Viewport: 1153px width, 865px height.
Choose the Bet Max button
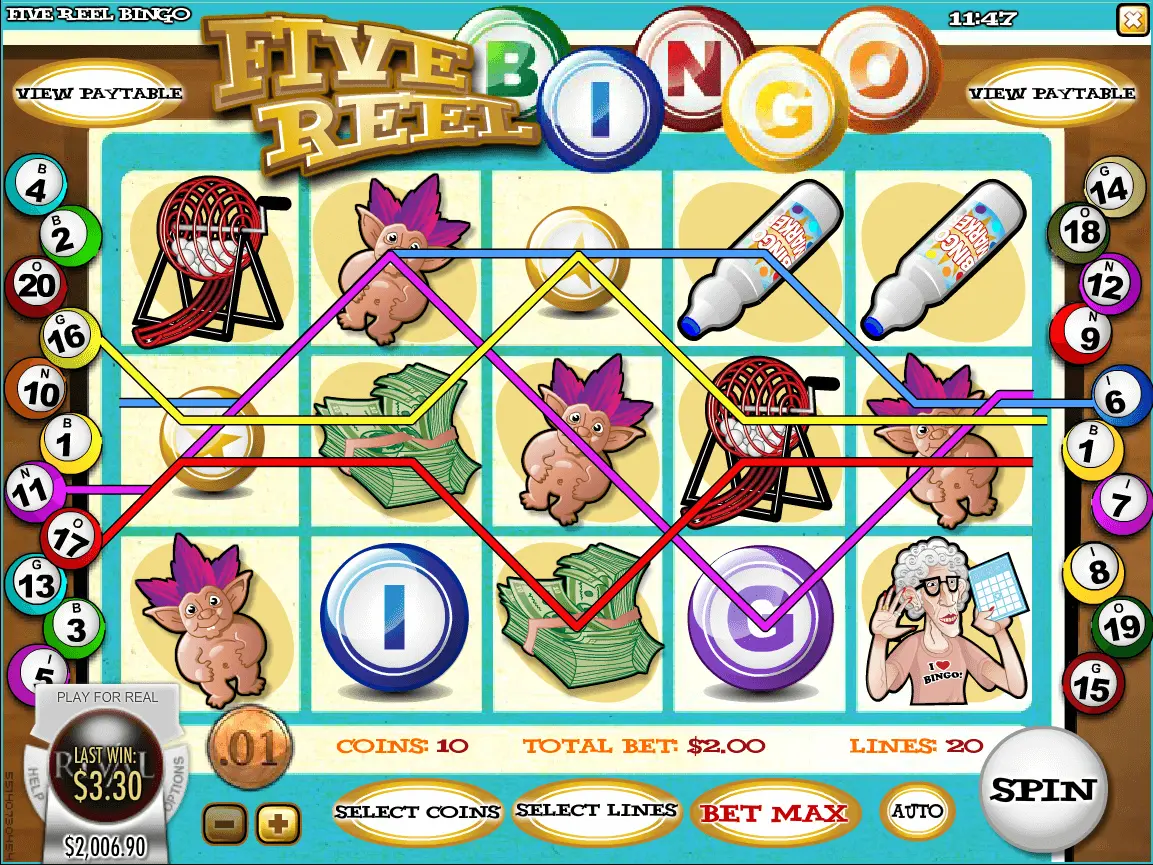[x=773, y=812]
